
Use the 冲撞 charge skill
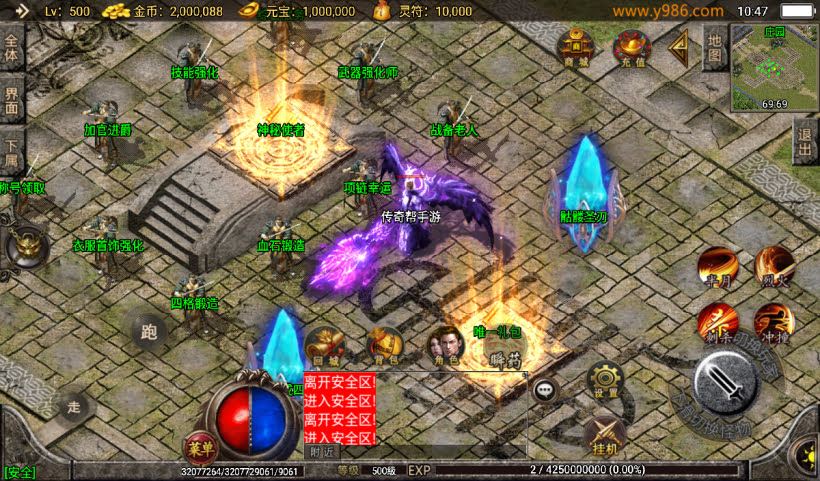coord(774,322)
